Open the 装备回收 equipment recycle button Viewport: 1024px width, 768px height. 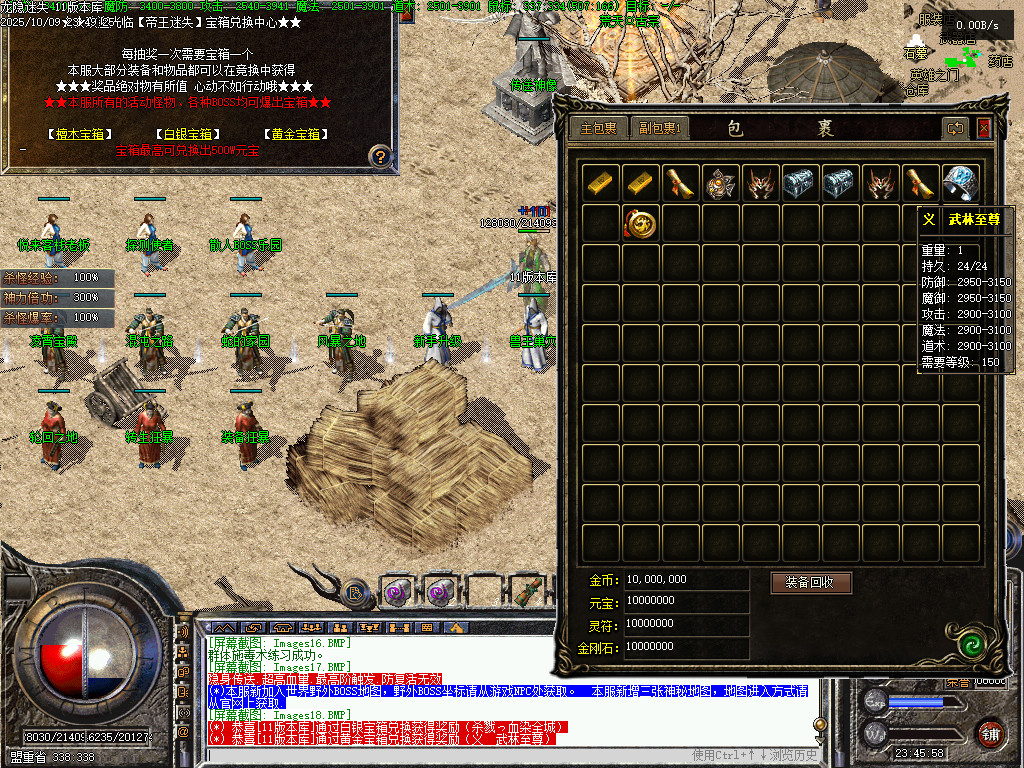click(810, 582)
